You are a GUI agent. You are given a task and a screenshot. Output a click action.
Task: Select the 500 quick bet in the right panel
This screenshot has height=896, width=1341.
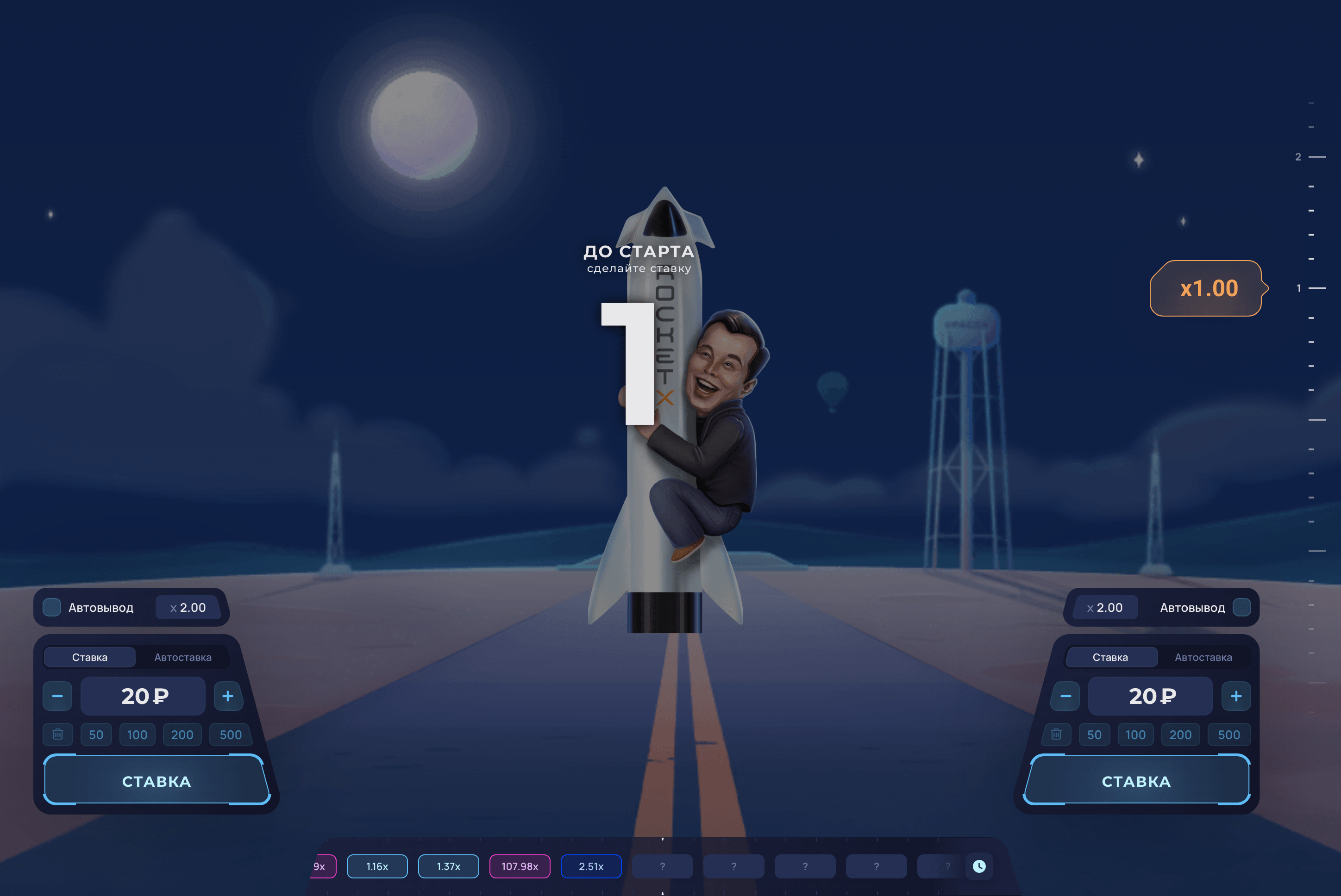click(x=1229, y=735)
